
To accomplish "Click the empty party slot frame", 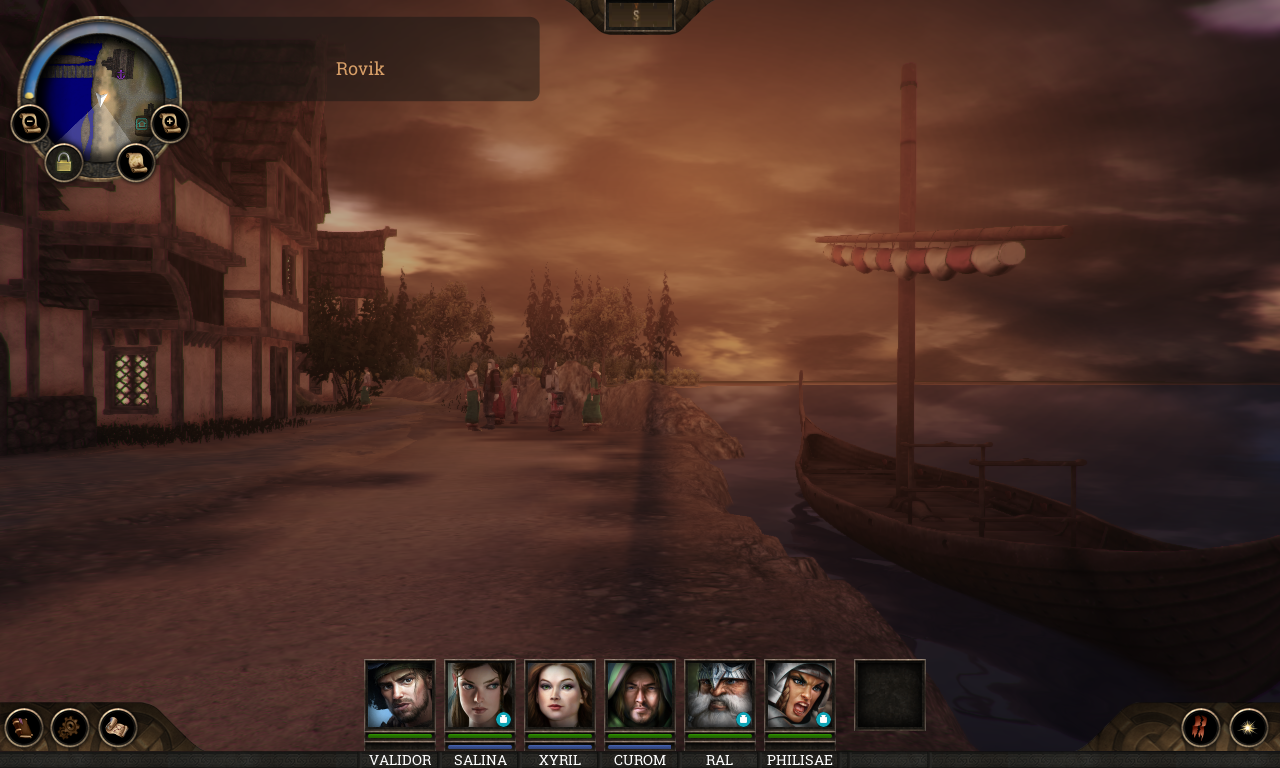I will (x=890, y=695).
